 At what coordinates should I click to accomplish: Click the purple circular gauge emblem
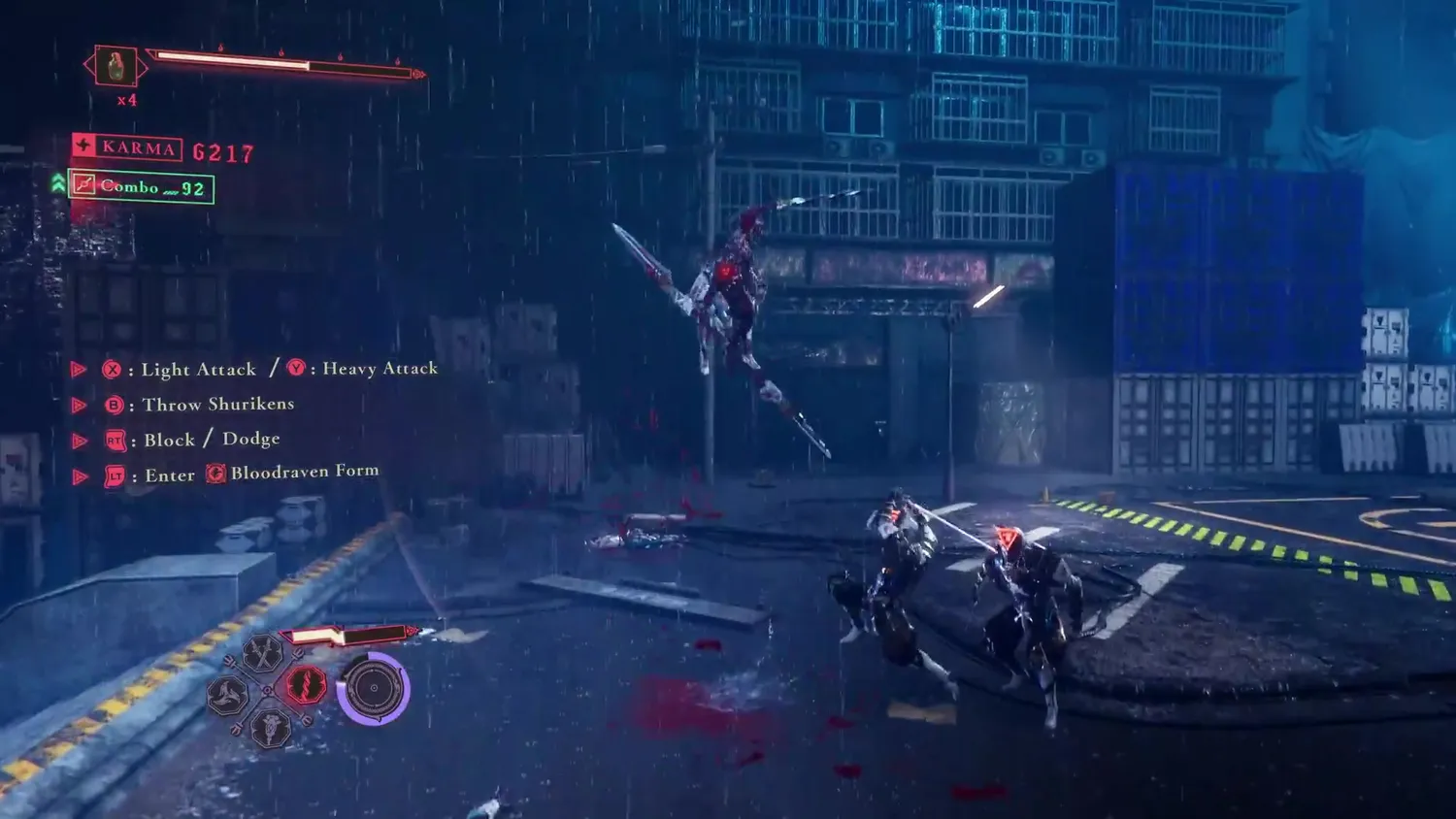pyautogui.click(x=374, y=689)
